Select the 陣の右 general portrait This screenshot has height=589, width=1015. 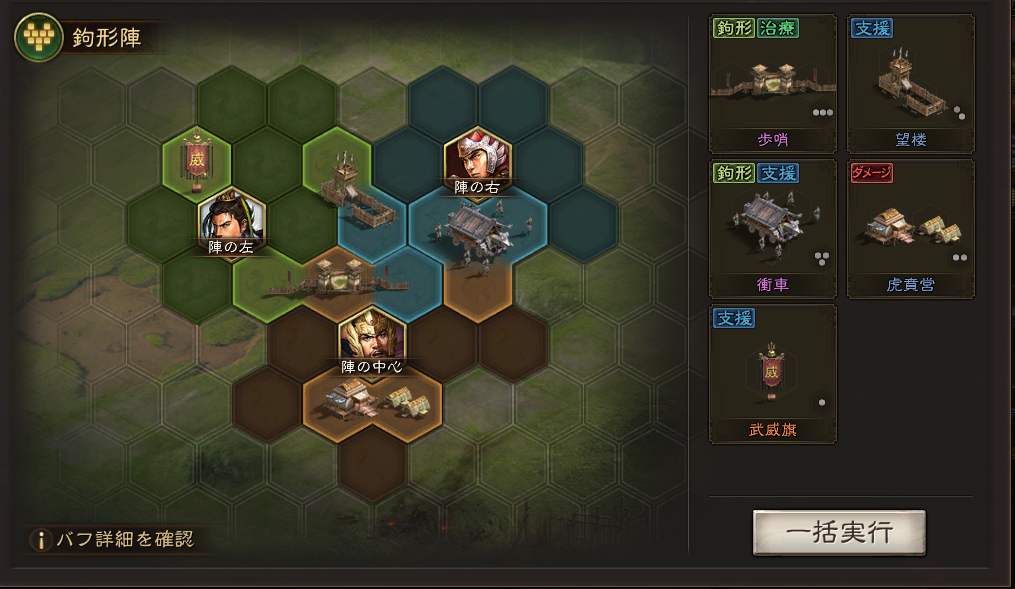coord(477,157)
